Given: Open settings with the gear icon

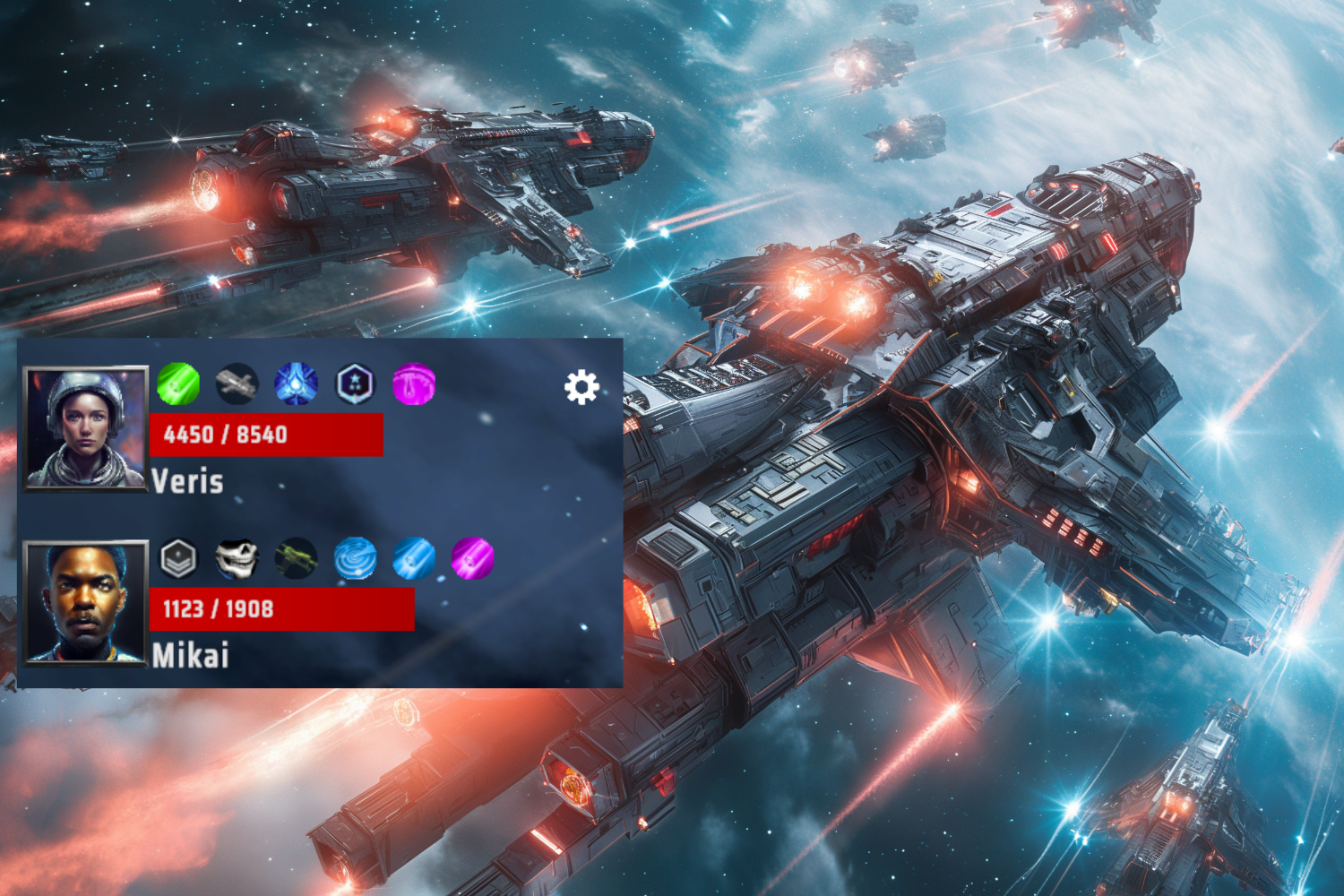Looking at the screenshot, I should pyautogui.click(x=582, y=387).
